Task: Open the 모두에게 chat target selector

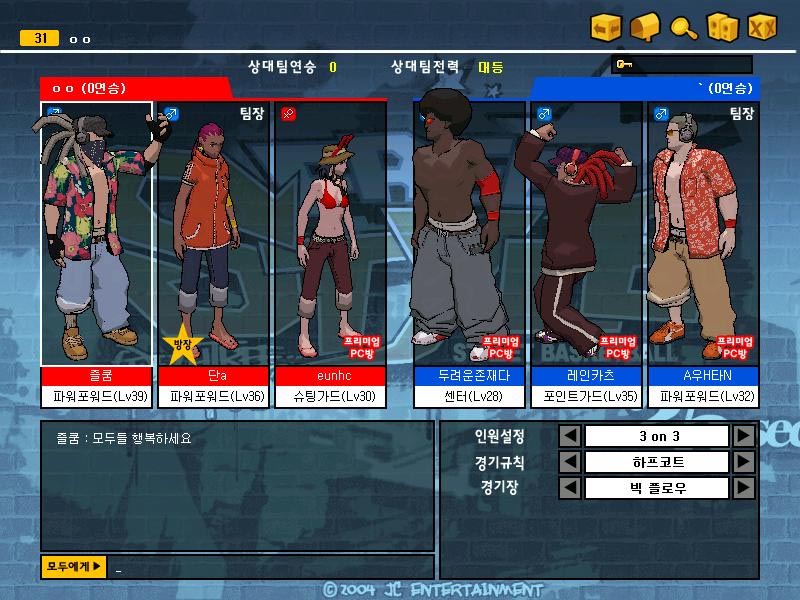Action: (x=73, y=567)
